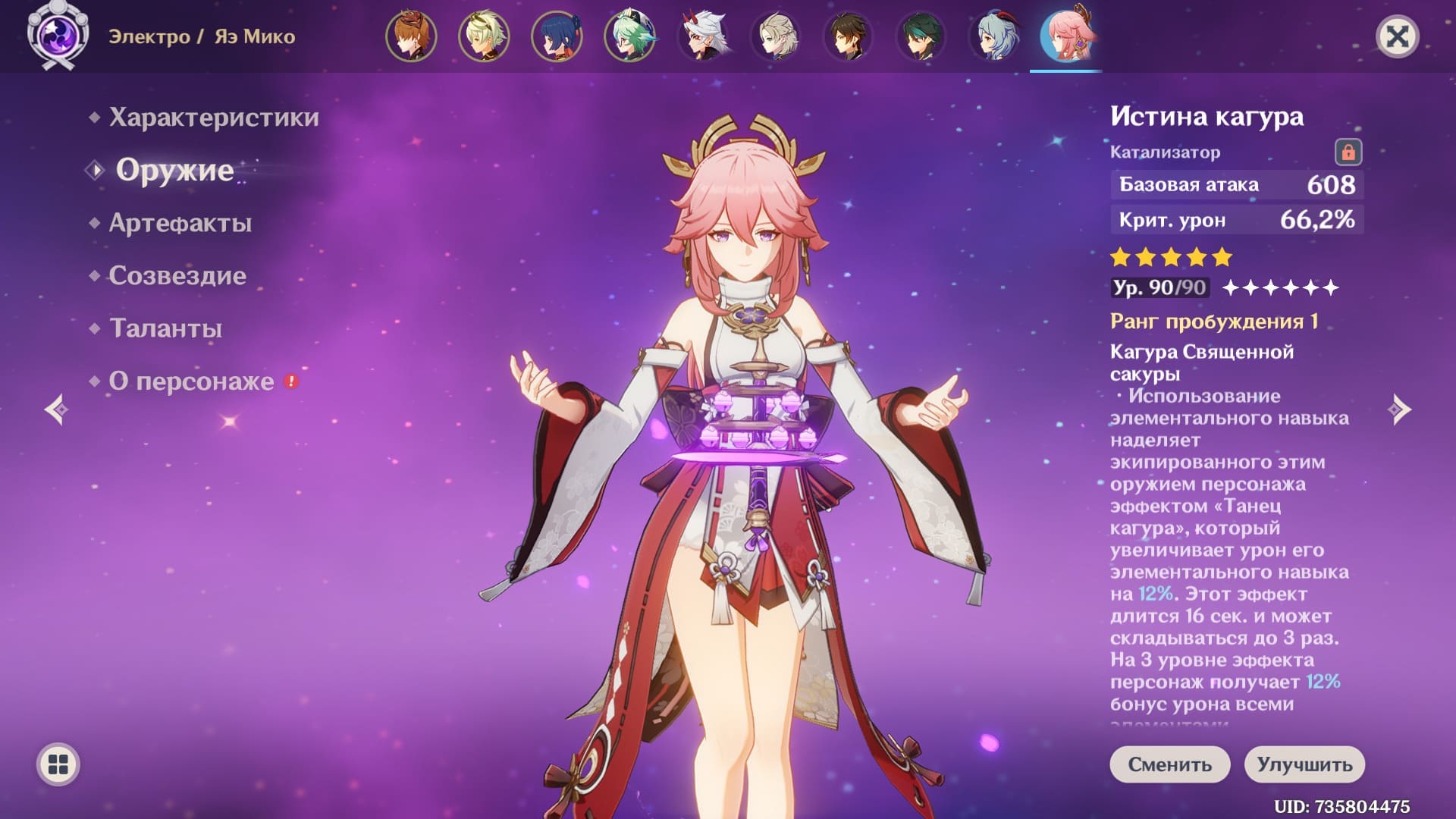Screen dimensions: 1456x819
Task: Choose the light-blue-haired character with horns
Action: [x=993, y=36]
